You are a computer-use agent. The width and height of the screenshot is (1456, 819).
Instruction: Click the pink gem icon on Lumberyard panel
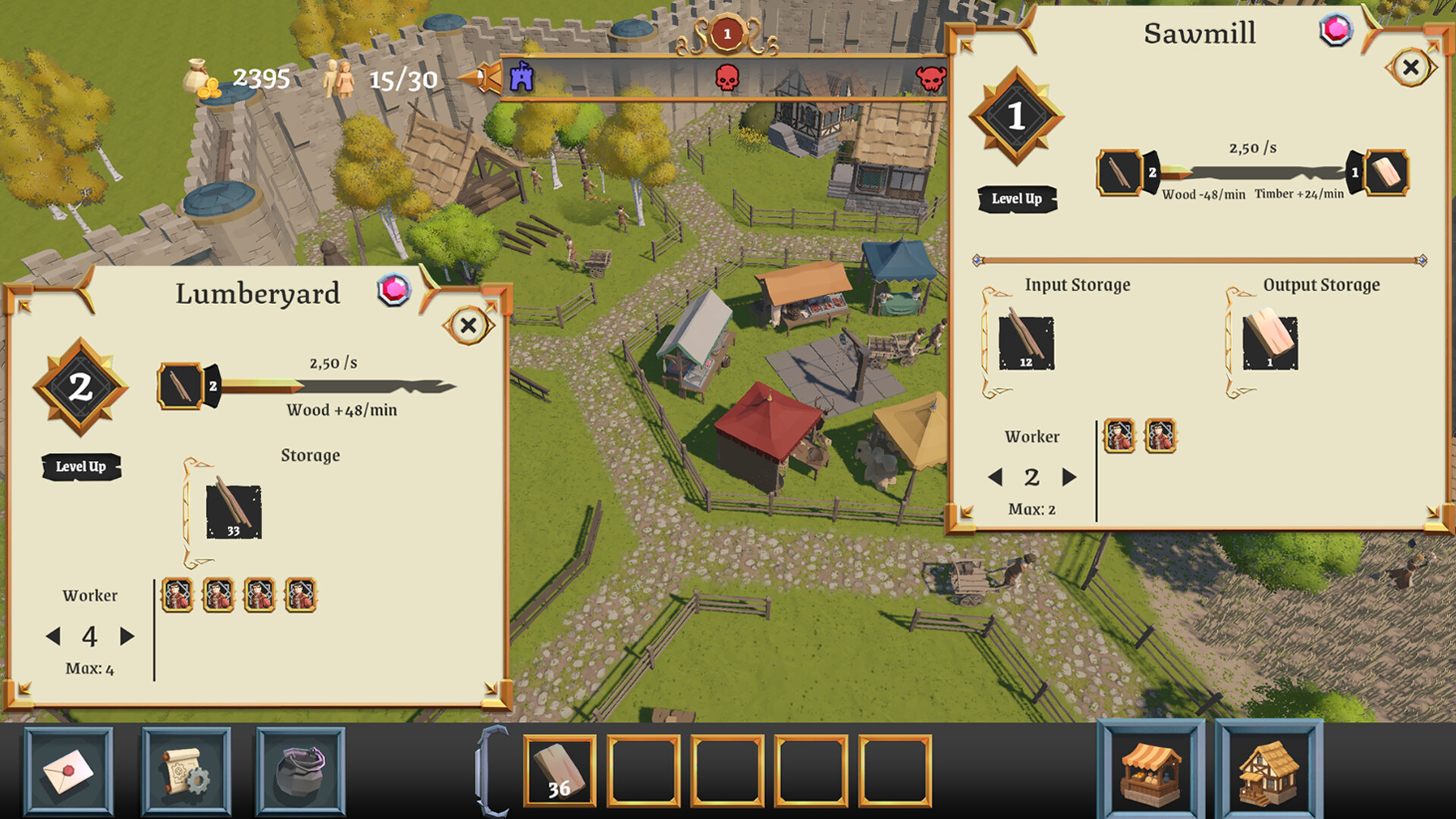[x=394, y=290]
